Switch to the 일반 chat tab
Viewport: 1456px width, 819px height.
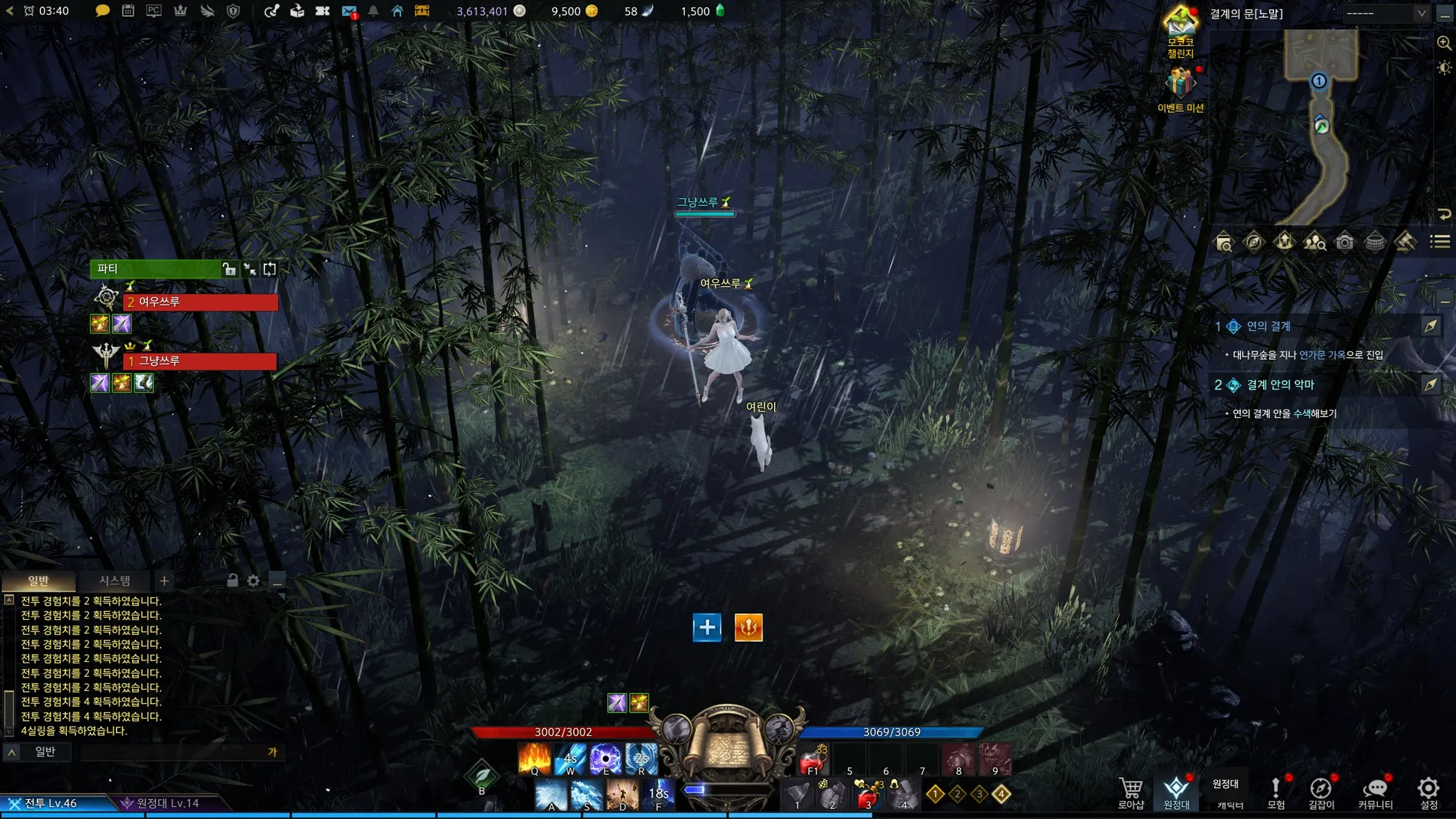(38, 581)
